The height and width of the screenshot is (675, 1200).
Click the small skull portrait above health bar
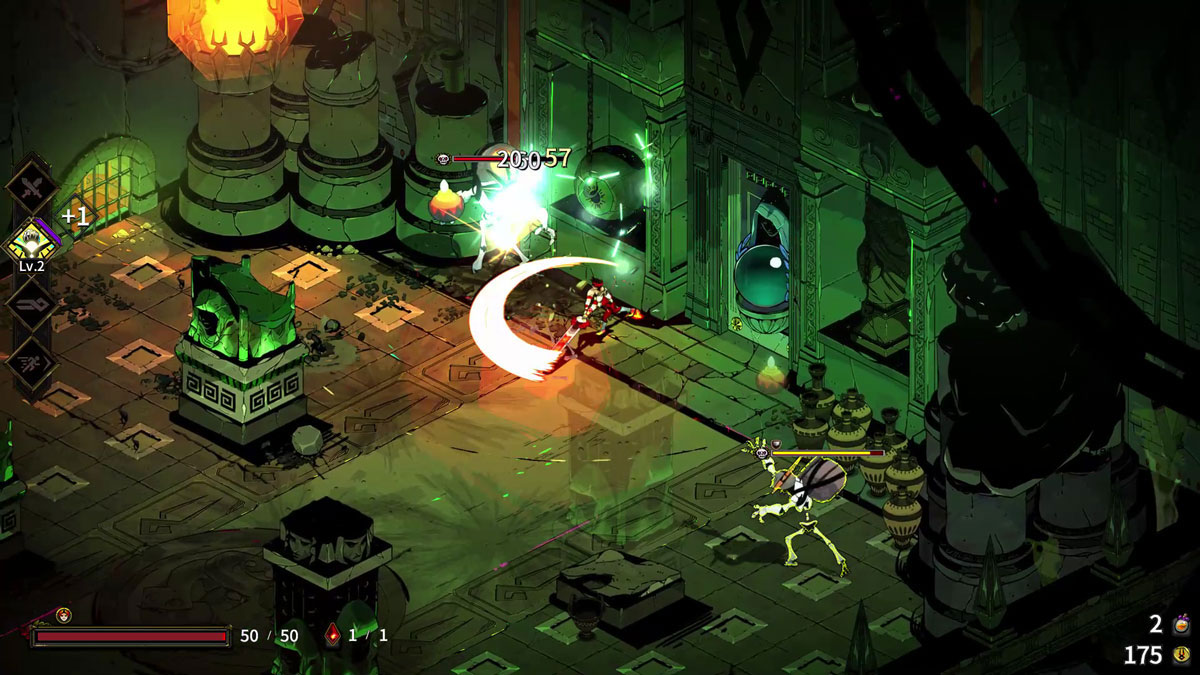64,615
